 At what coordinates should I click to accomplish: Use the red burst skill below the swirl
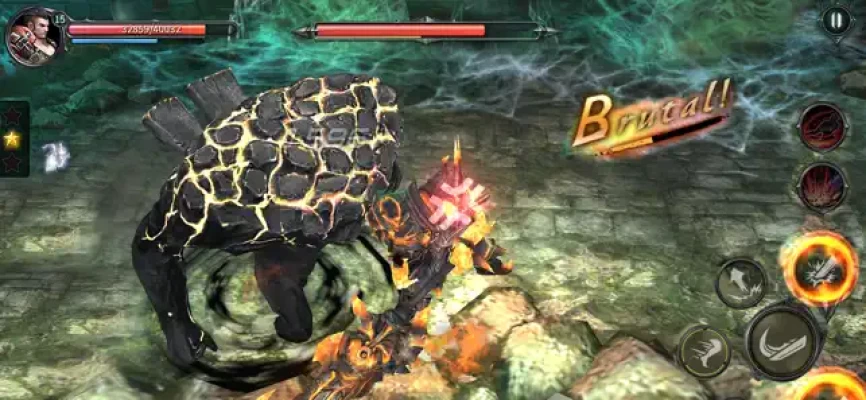pos(822,187)
